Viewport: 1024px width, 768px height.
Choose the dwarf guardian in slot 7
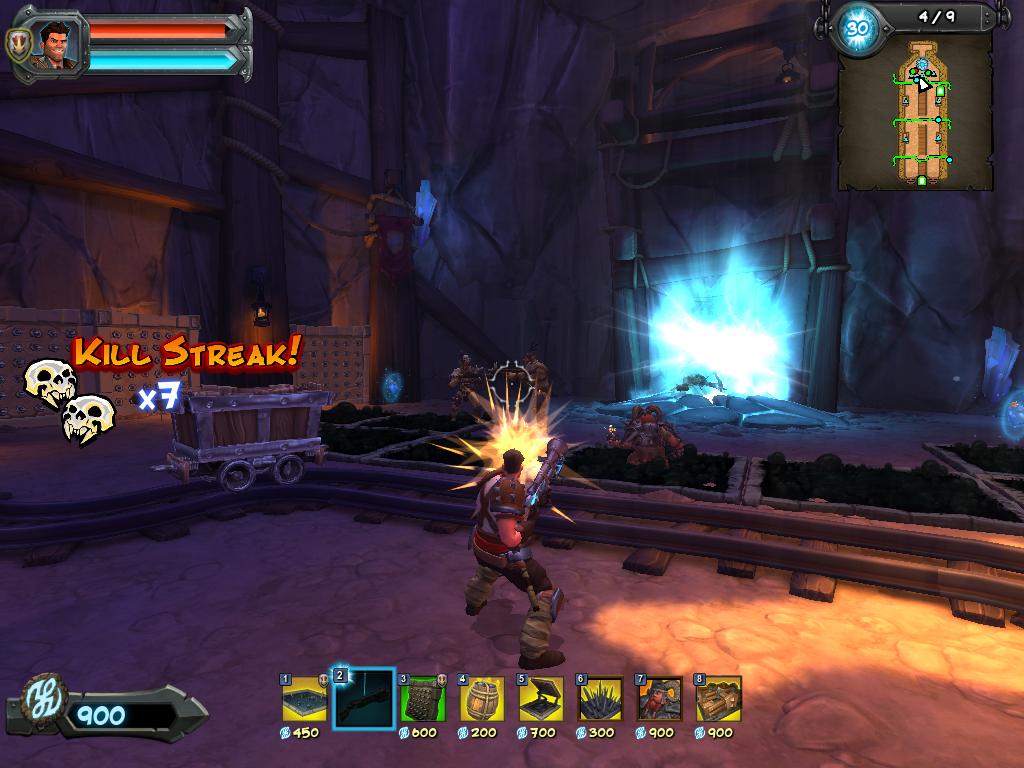(659, 698)
